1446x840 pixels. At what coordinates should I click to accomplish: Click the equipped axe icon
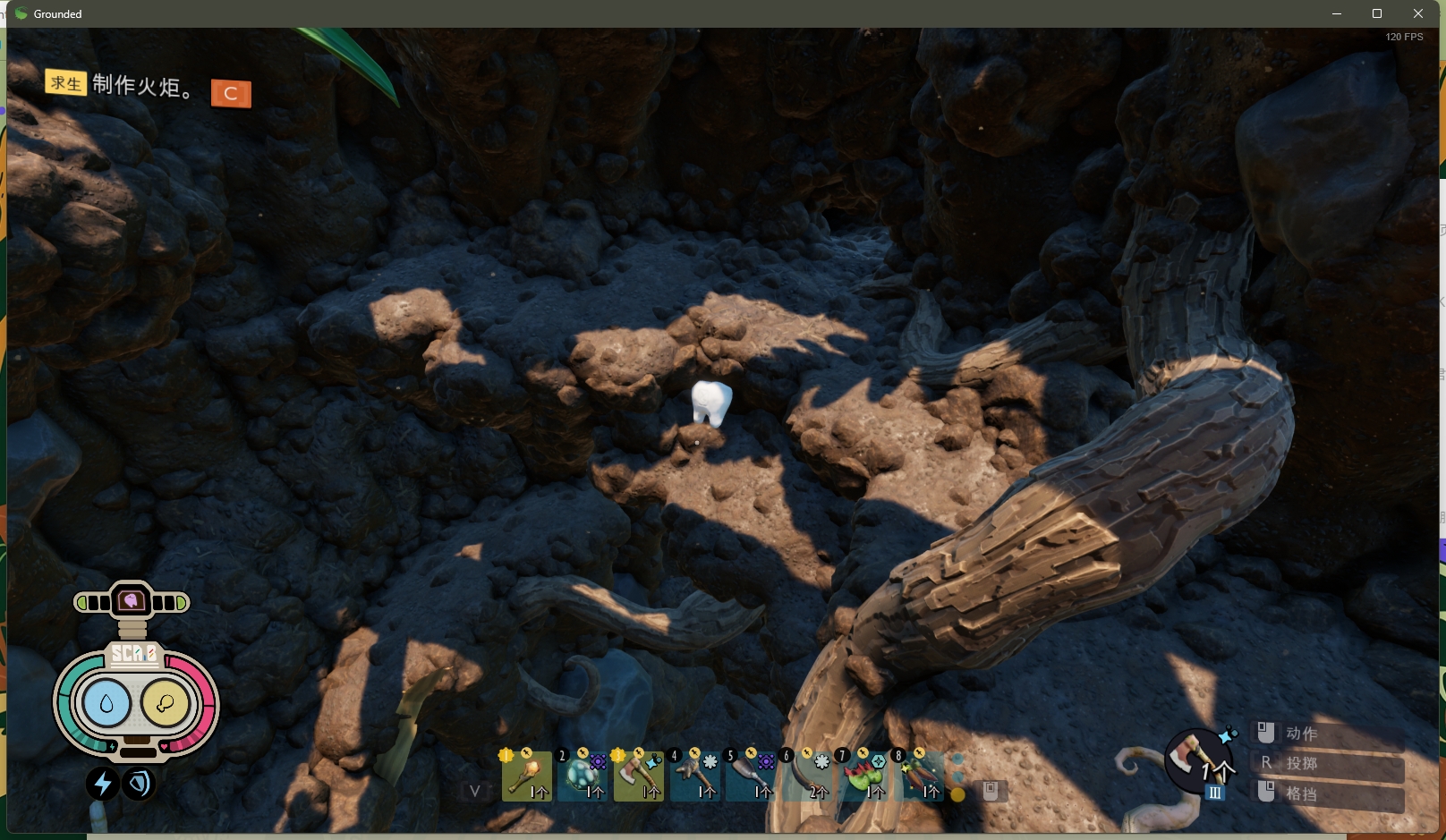click(1197, 759)
